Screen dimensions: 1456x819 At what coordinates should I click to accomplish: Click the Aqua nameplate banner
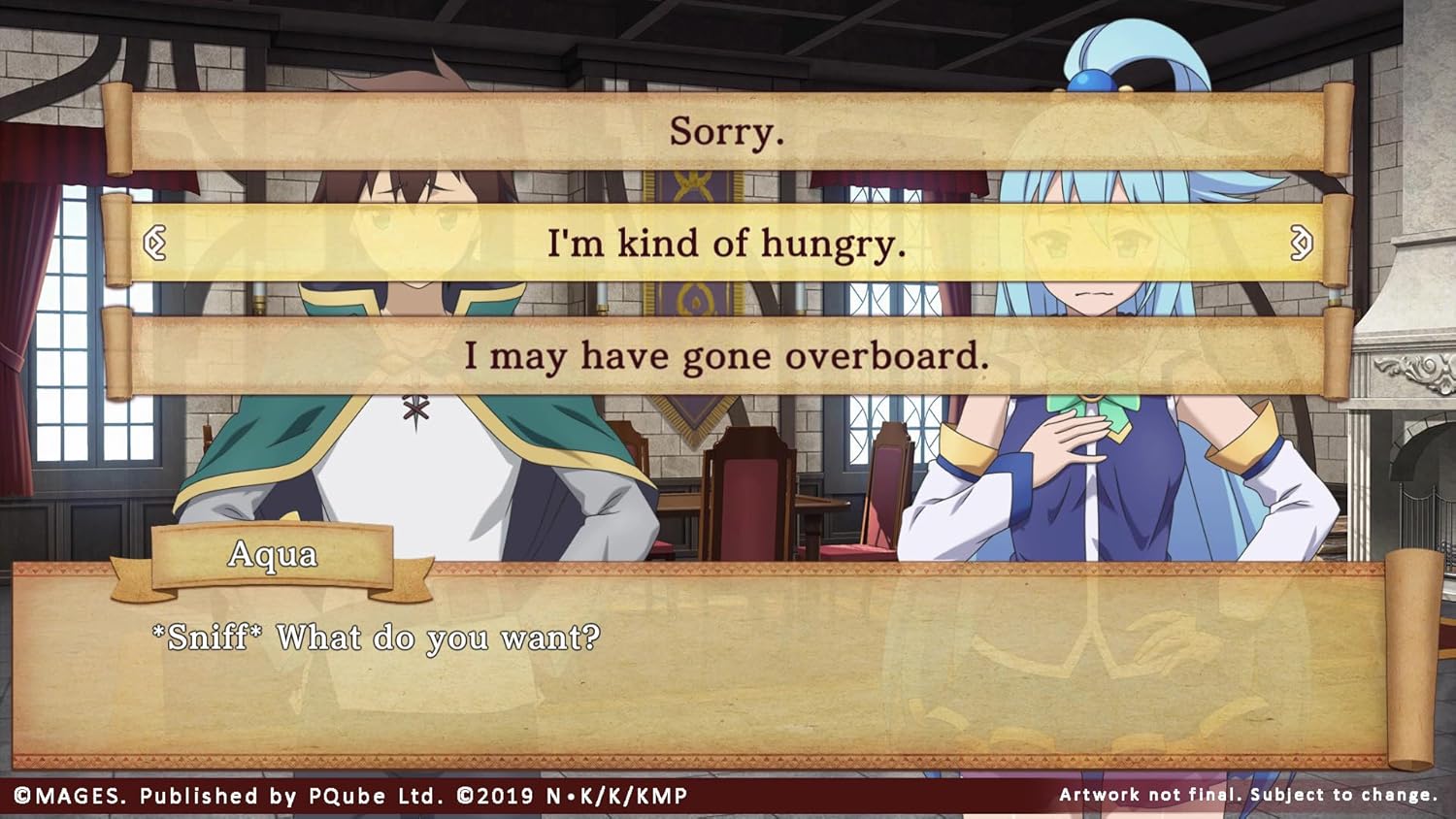(x=275, y=555)
